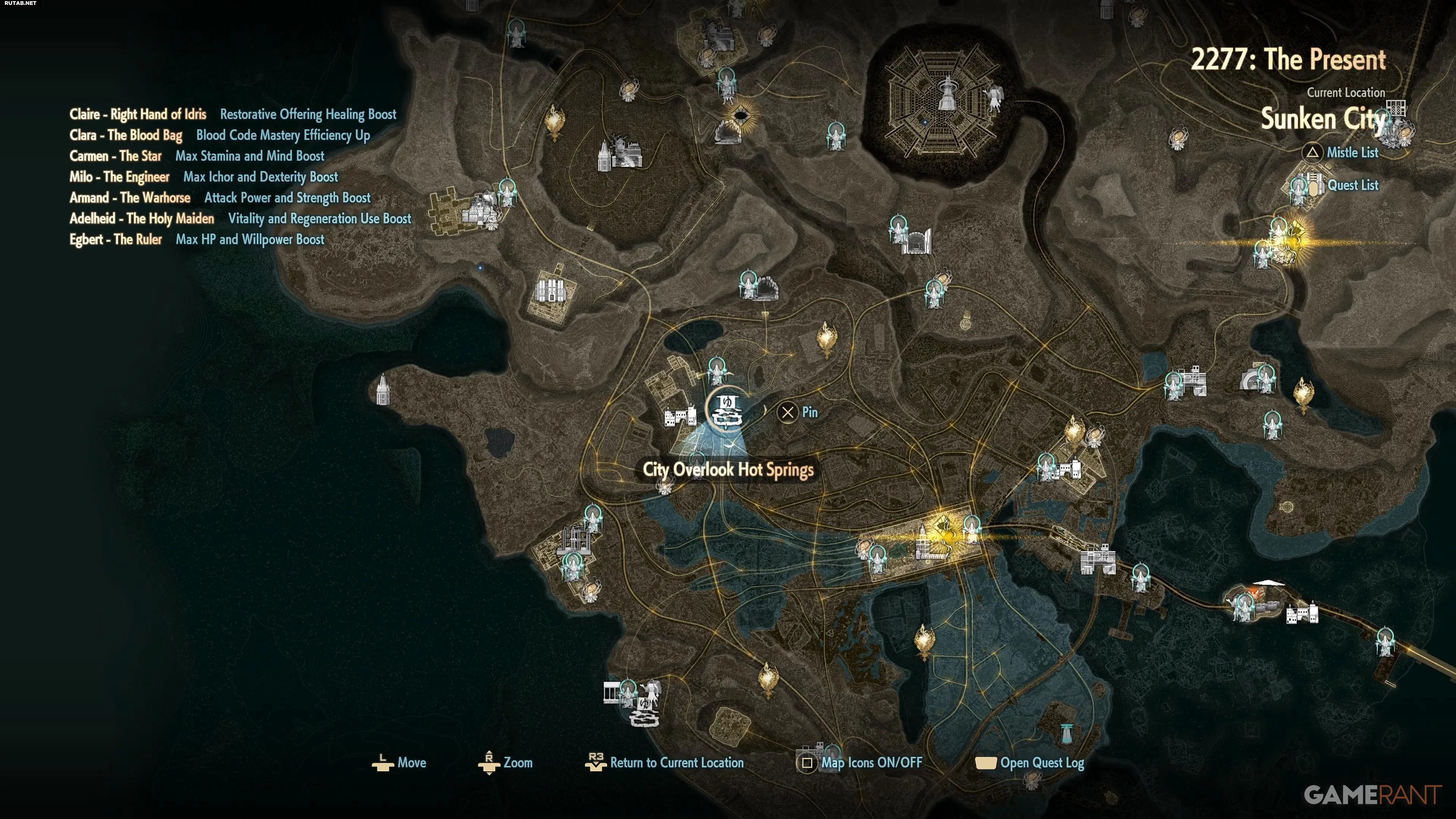The height and width of the screenshot is (819, 1456).
Task: Toggle Map Icons ON/OFF
Action: pos(871,763)
